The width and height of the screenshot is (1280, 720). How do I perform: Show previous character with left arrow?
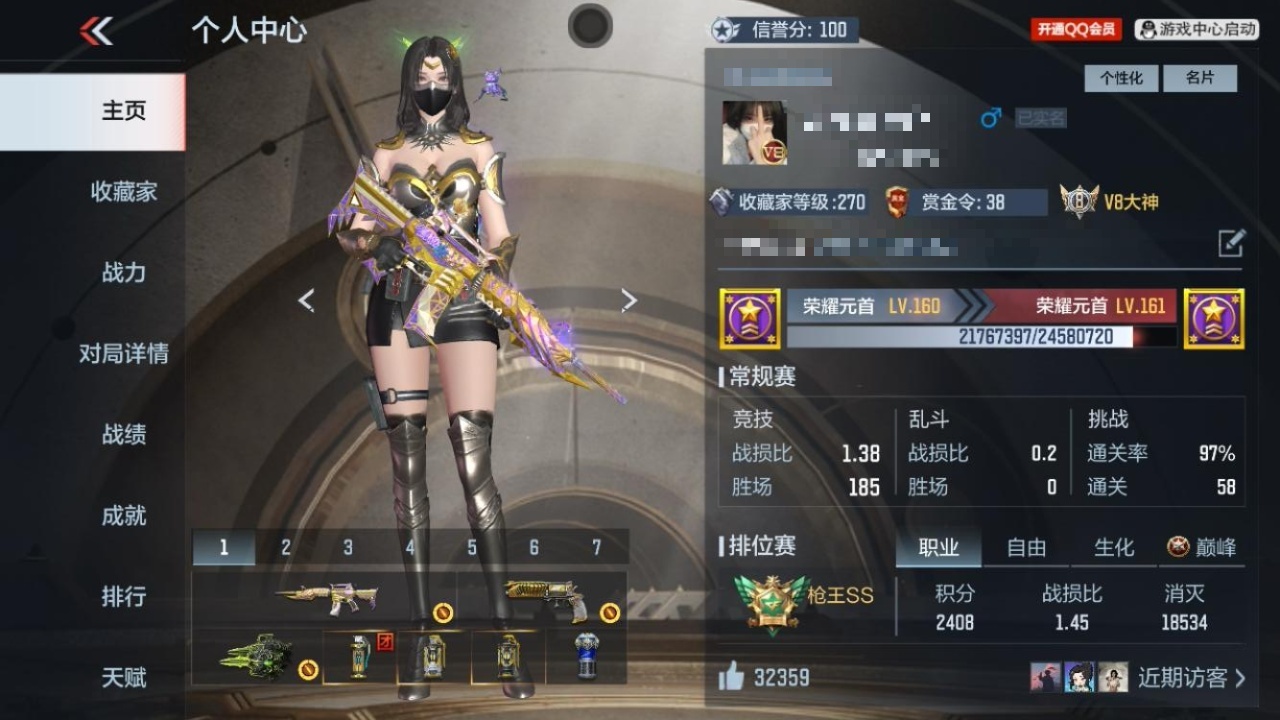point(306,300)
